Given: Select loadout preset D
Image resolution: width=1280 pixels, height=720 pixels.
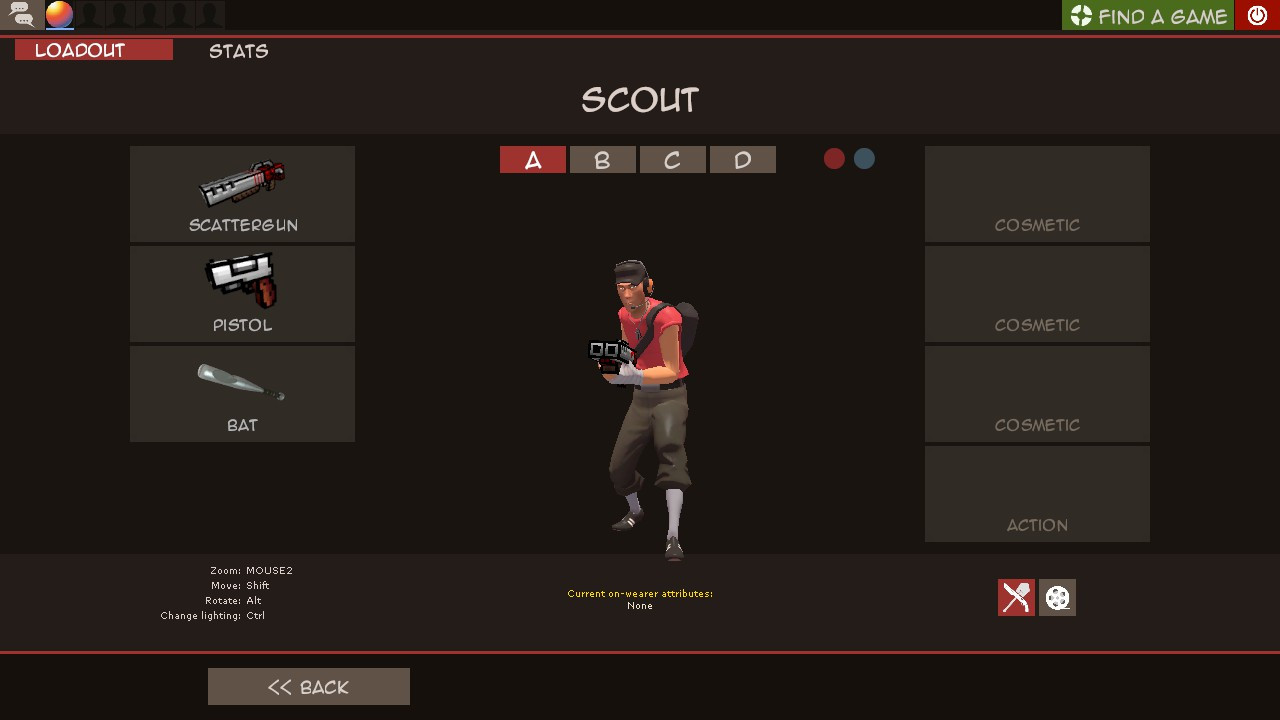Looking at the screenshot, I should 742,159.
